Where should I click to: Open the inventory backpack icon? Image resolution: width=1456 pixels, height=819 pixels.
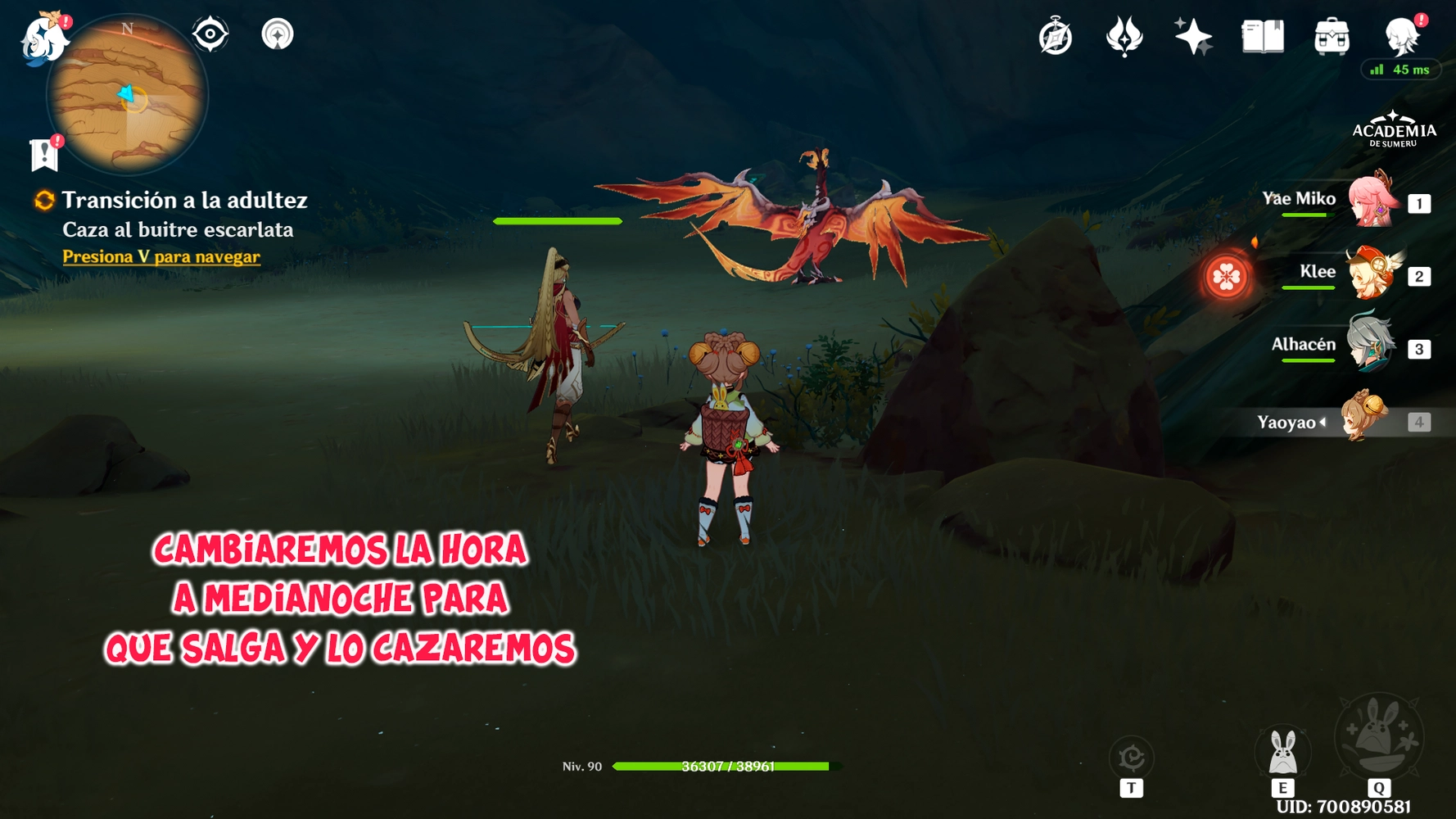pyautogui.click(x=1332, y=36)
